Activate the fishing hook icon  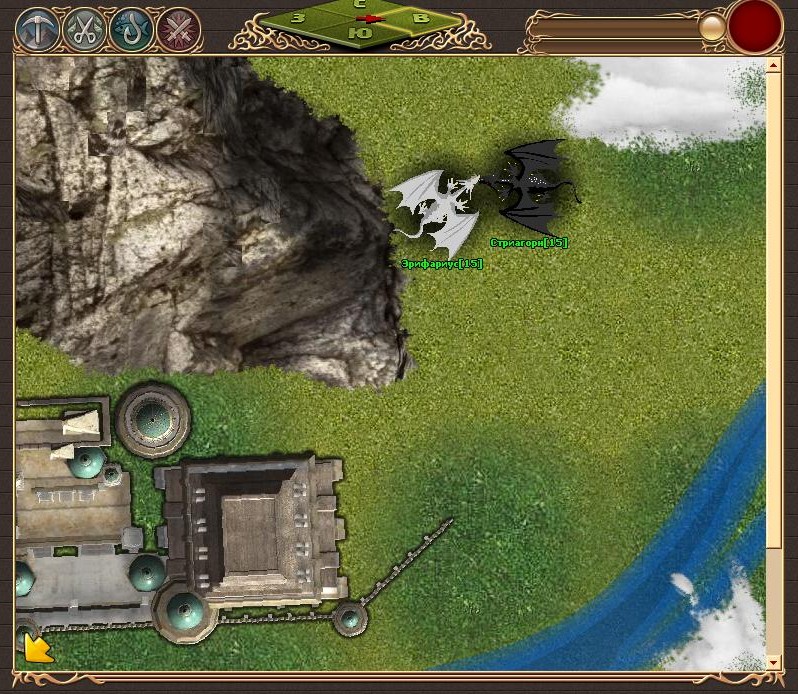click(131, 30)
